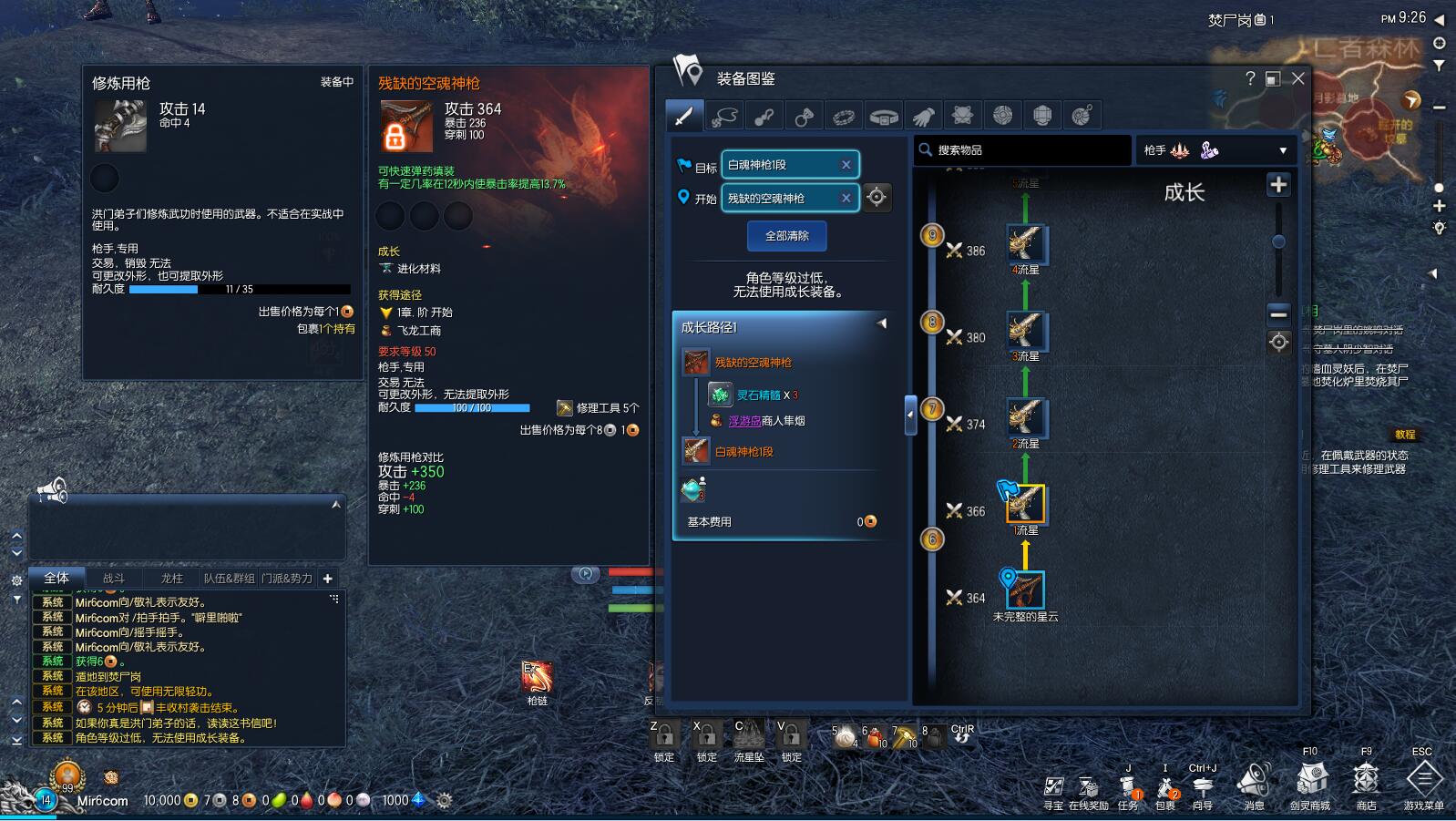Zoom out the growth tree with minus button
The image size is (1456, 821).
1278,314
